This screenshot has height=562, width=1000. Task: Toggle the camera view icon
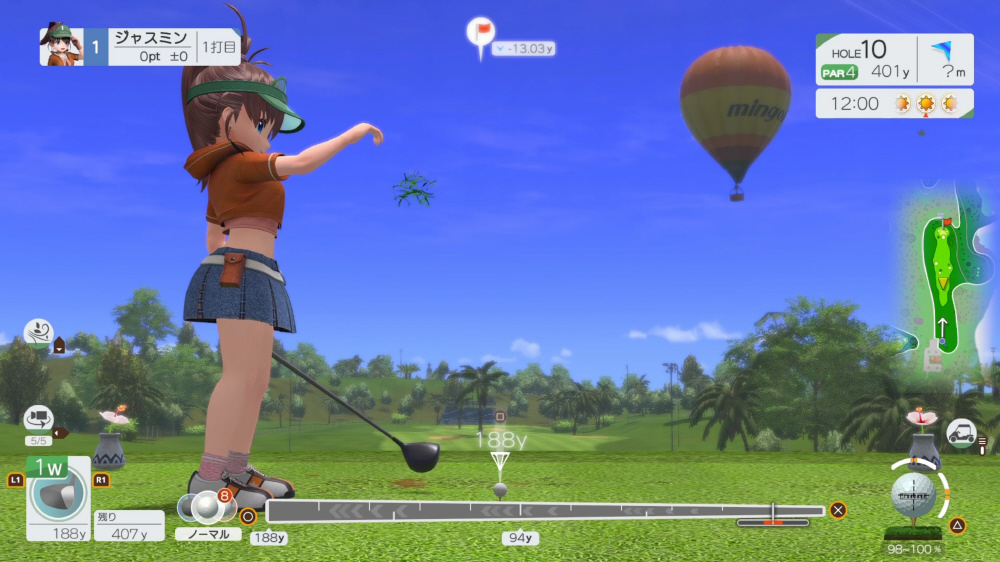coord(38,418)
